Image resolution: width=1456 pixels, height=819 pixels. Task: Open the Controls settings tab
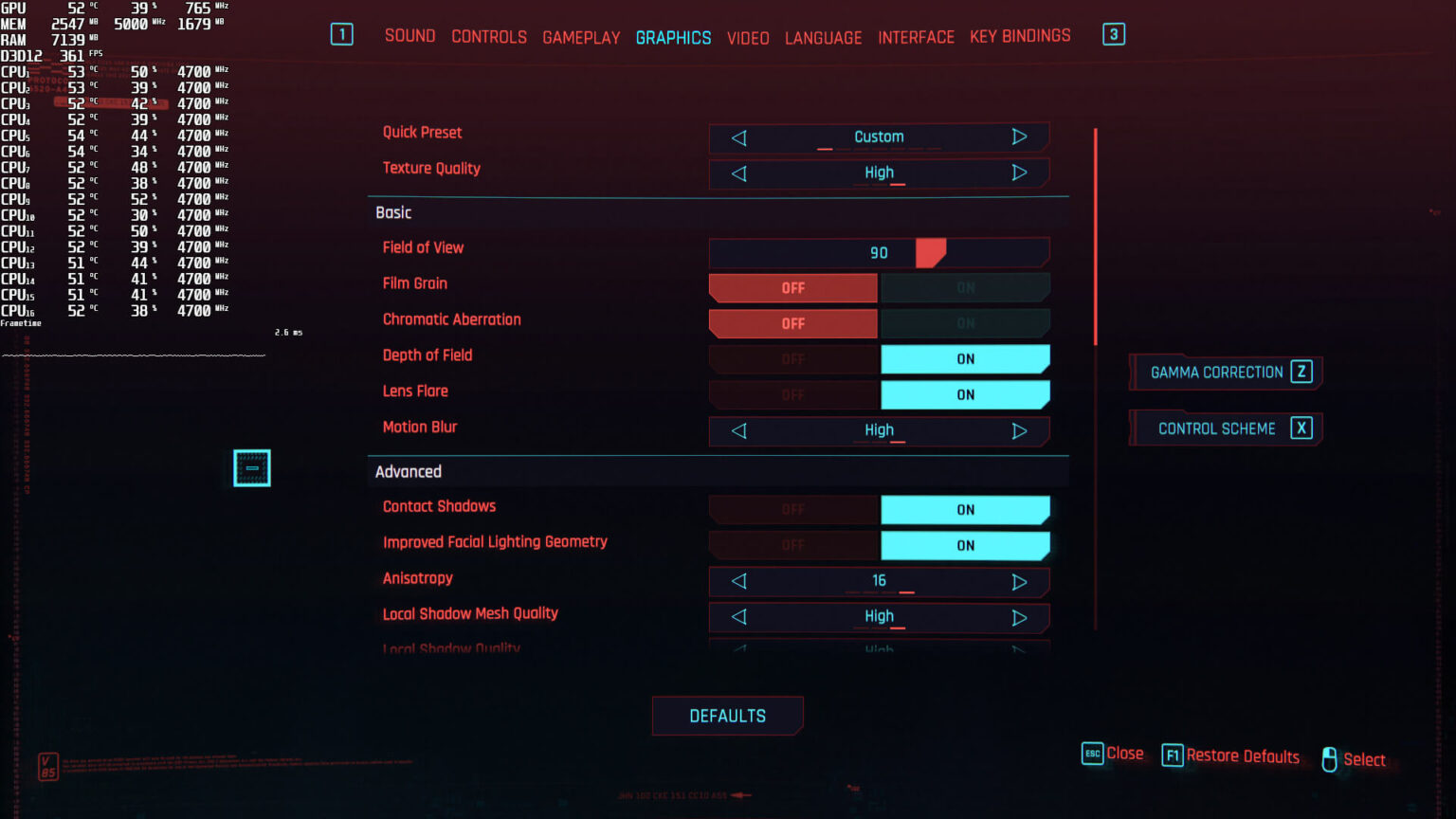[488, 37]
